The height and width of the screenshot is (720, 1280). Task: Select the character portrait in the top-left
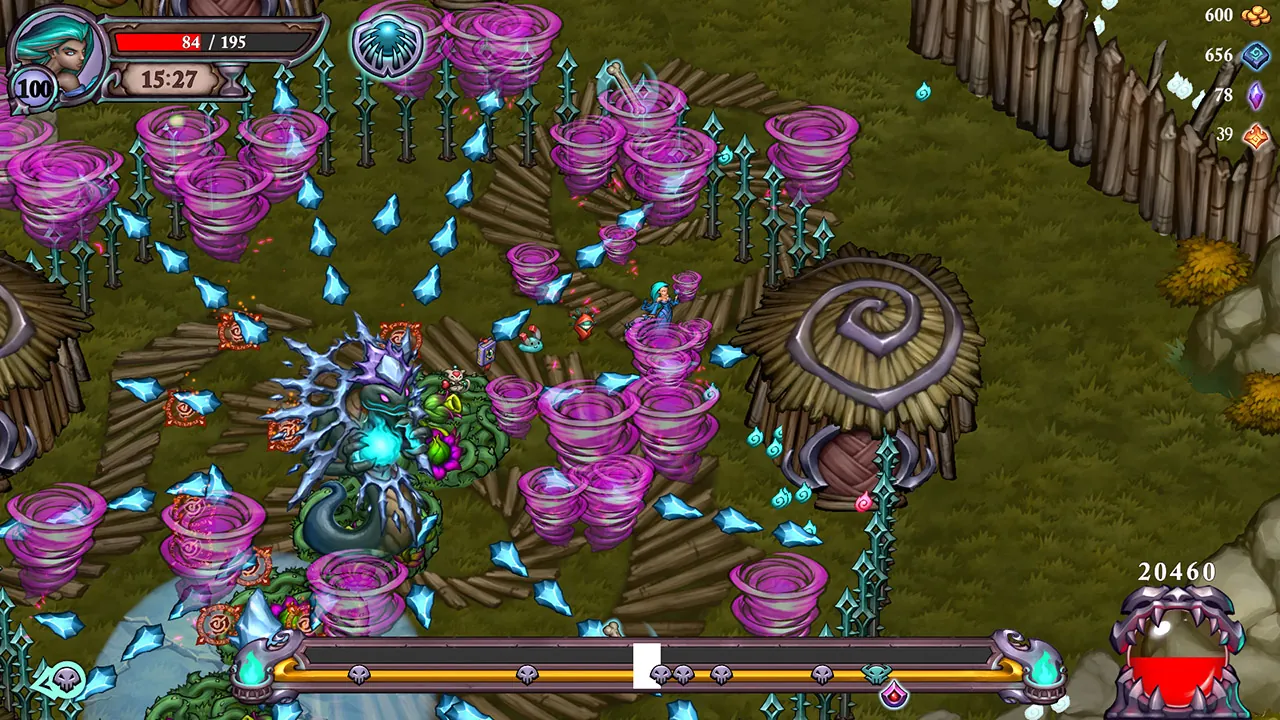pyautogui.click(x=55, y=50)
